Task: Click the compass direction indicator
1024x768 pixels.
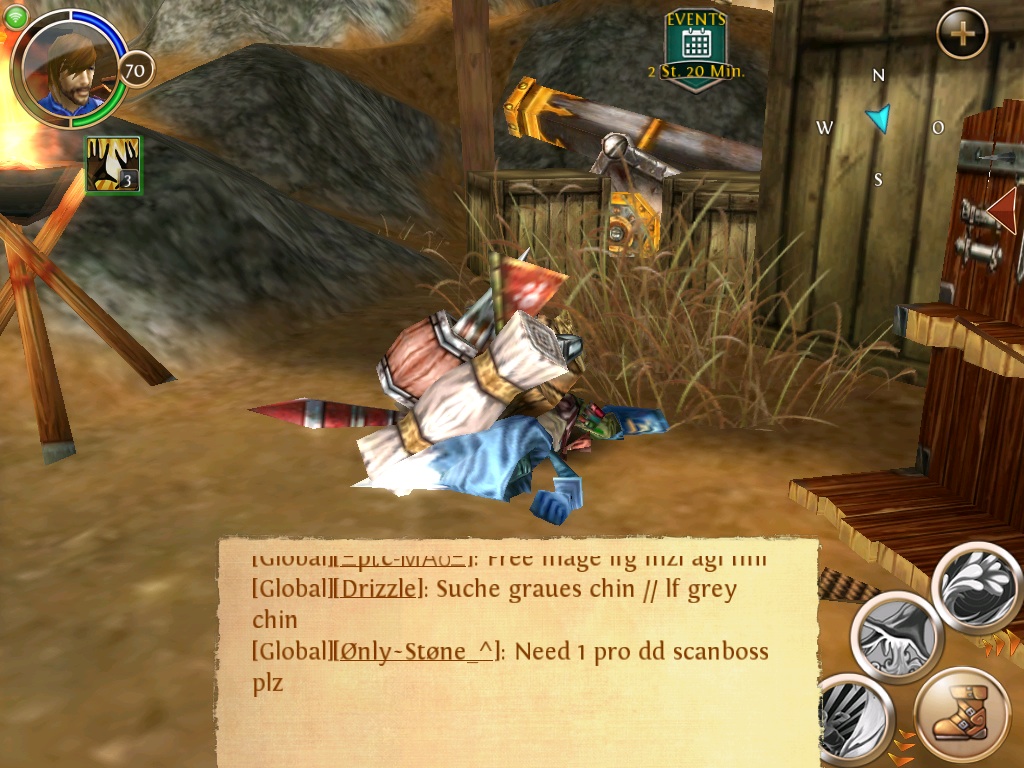Action: point(878,119)
